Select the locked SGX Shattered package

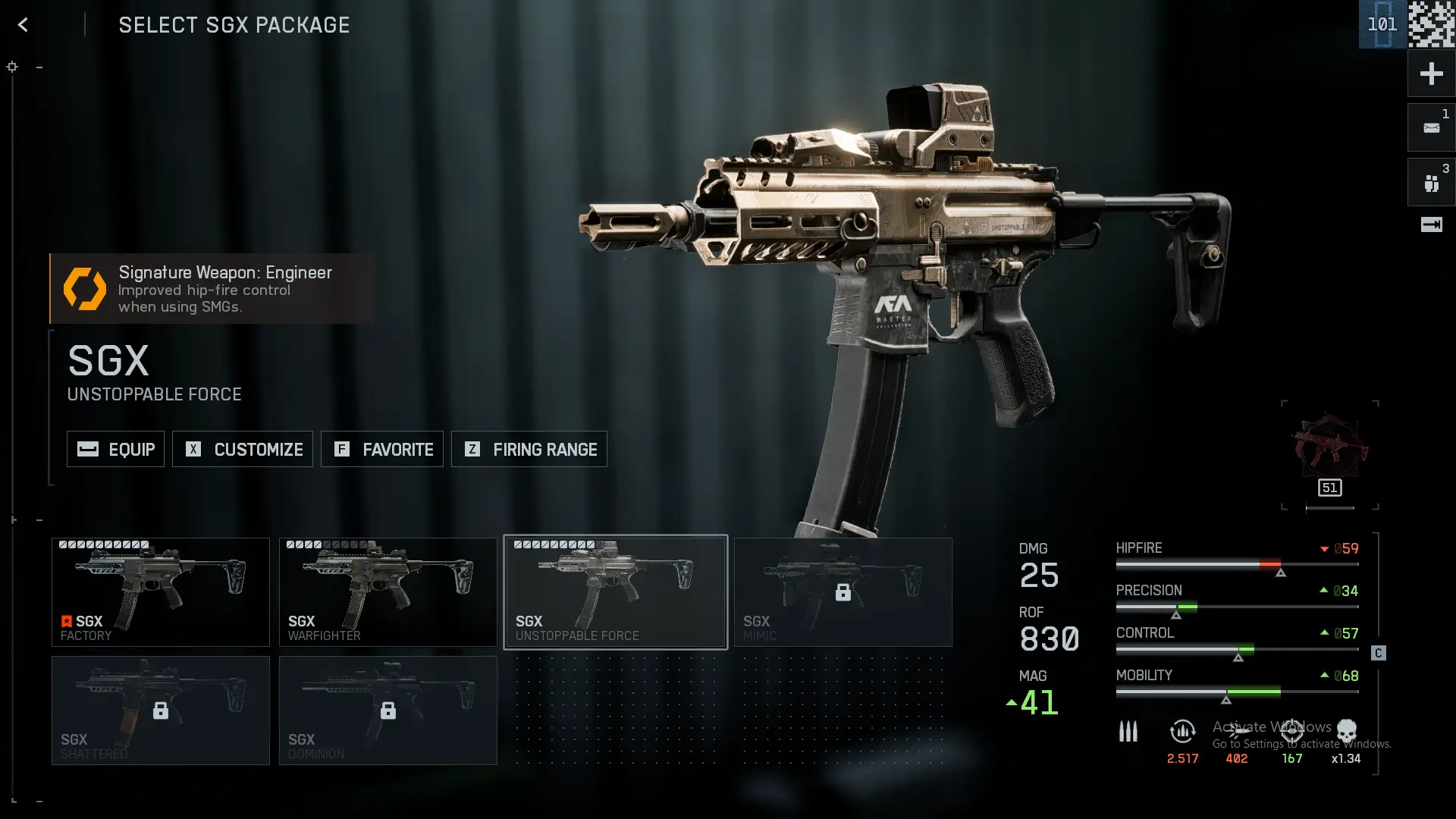(160, 711)
